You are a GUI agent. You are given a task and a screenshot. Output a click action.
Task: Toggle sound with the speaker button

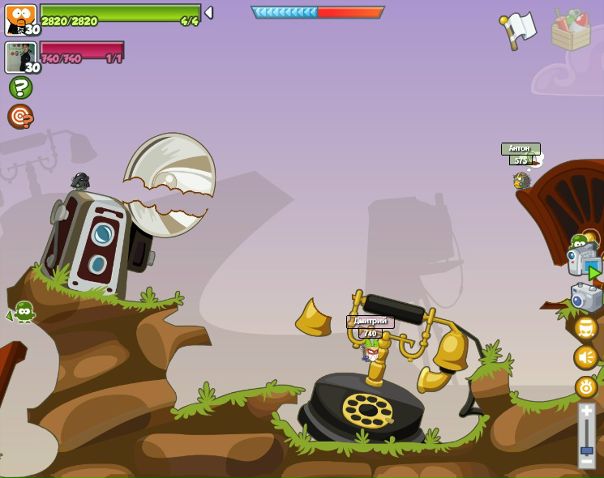click(x=586, y=357)
